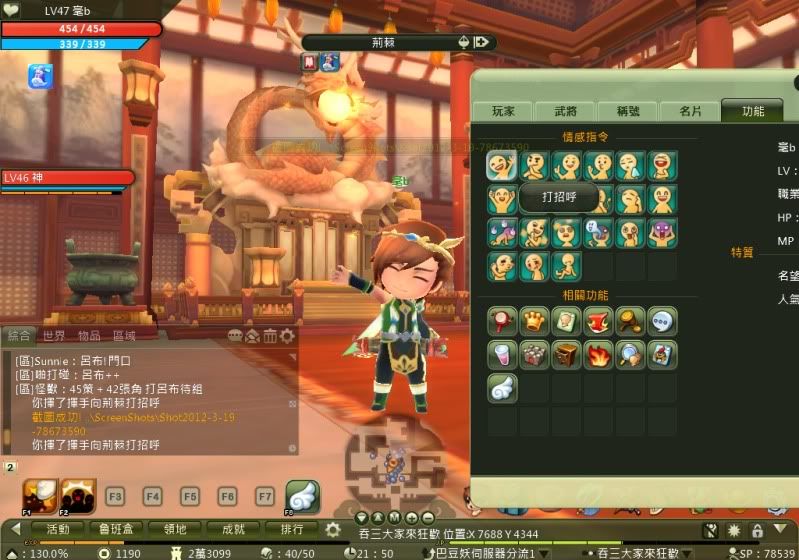Screen dimensions: 799x560
Task: Show the 名片 tab
Action: [690, 112]
